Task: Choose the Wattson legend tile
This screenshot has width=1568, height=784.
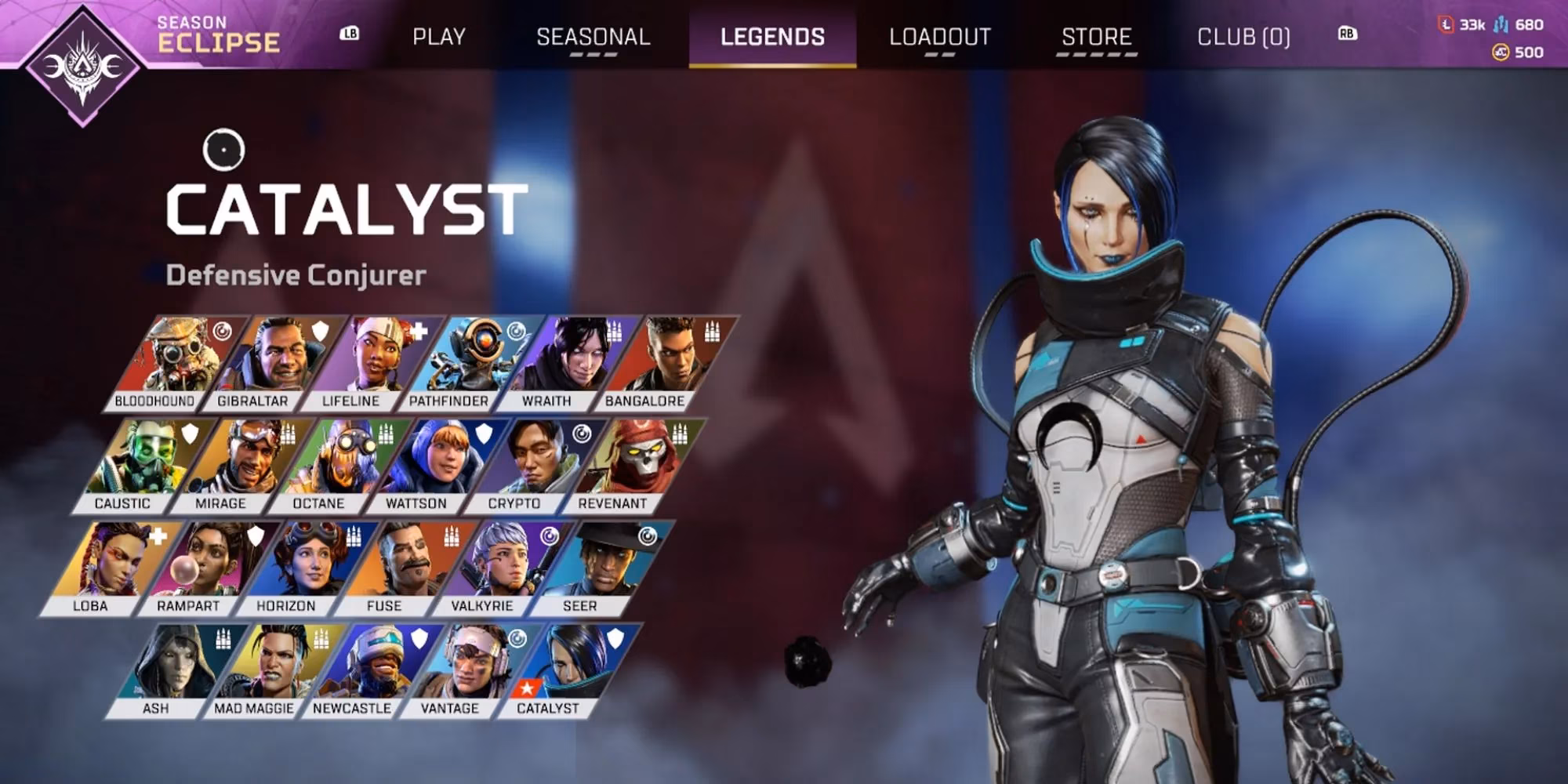Action: [435, 464]
